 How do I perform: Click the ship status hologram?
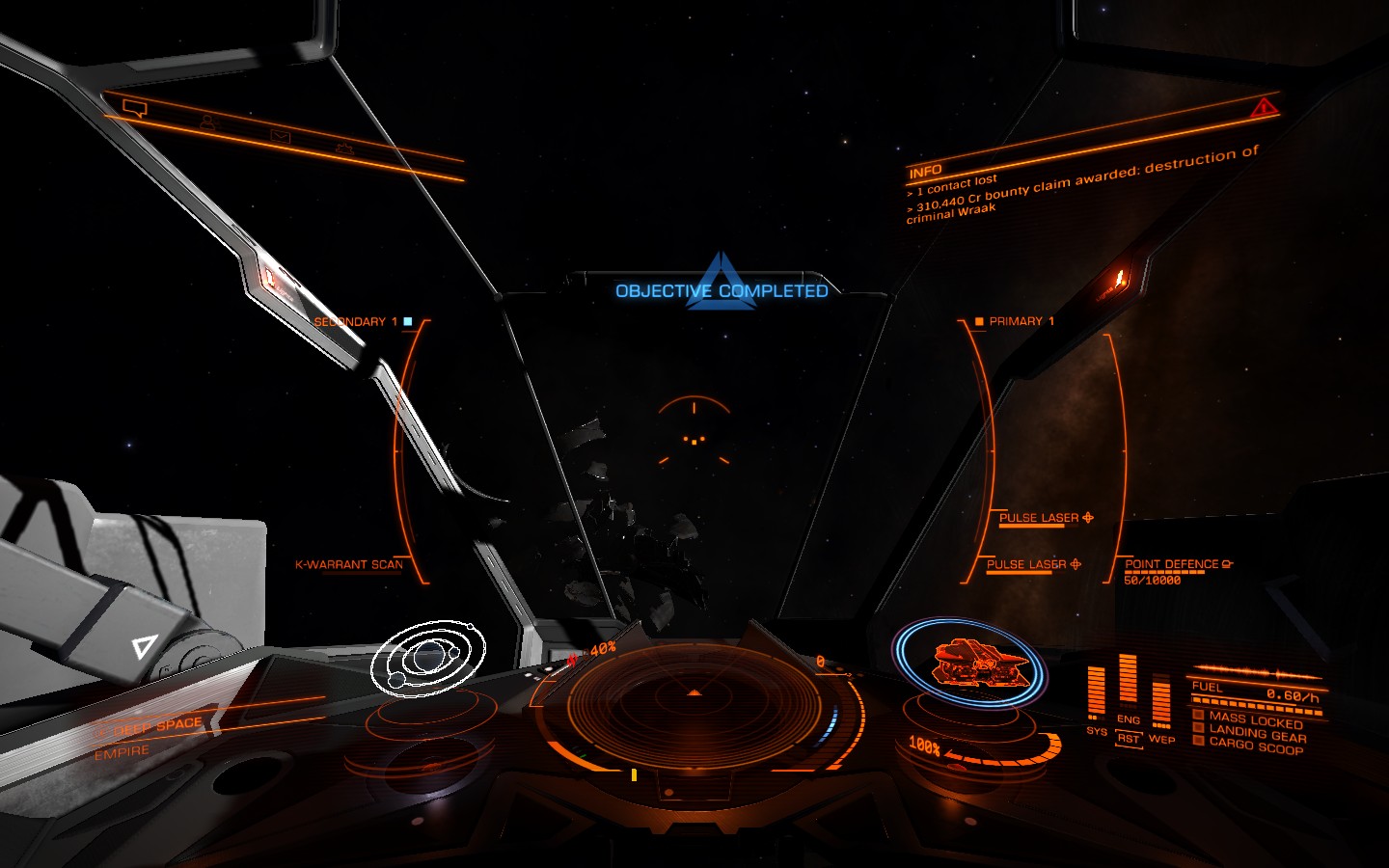click(x=968, y=664)
